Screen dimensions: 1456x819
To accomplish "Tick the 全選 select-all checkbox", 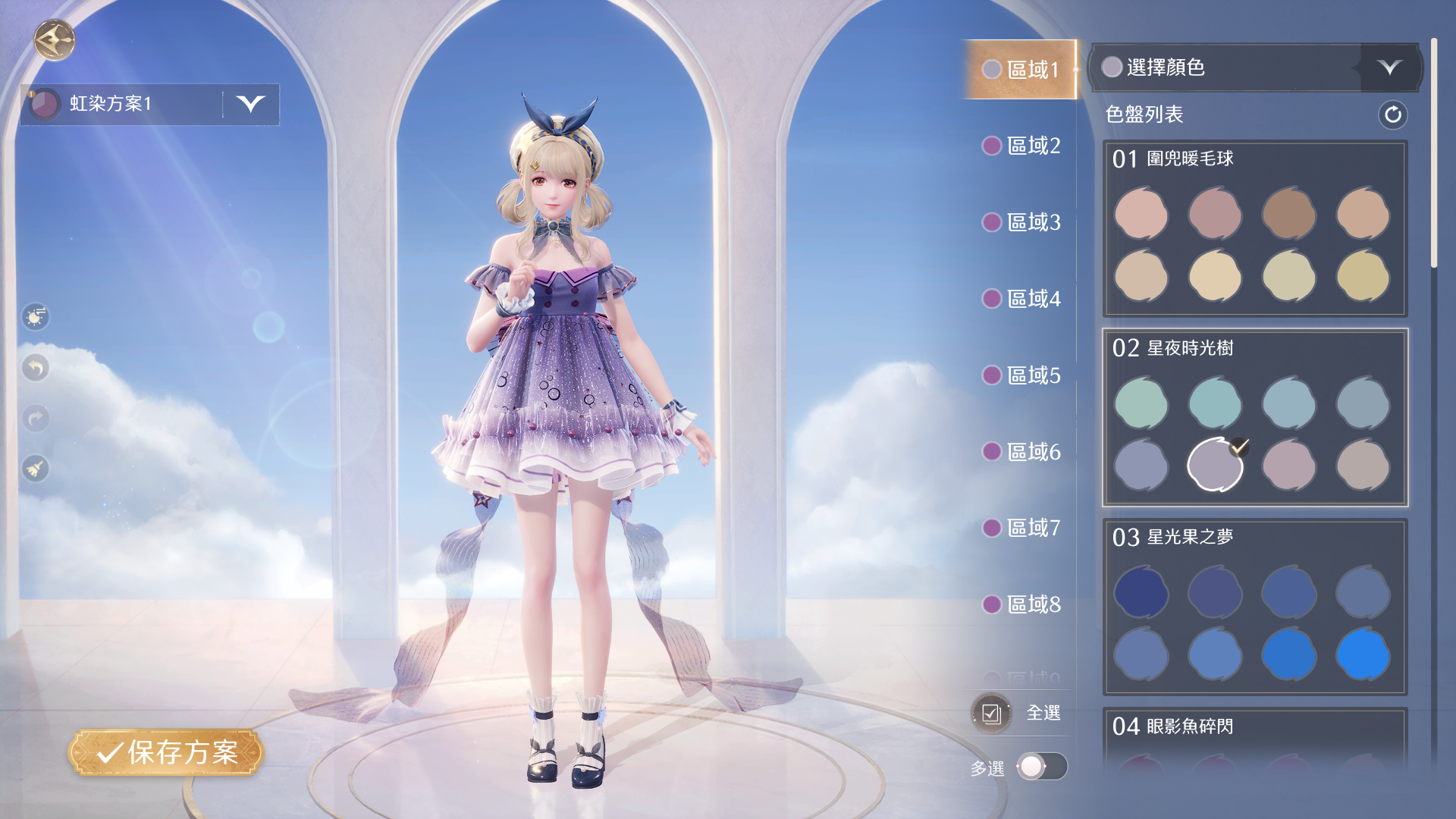I will pyautogui.click(x=991, y=714).
